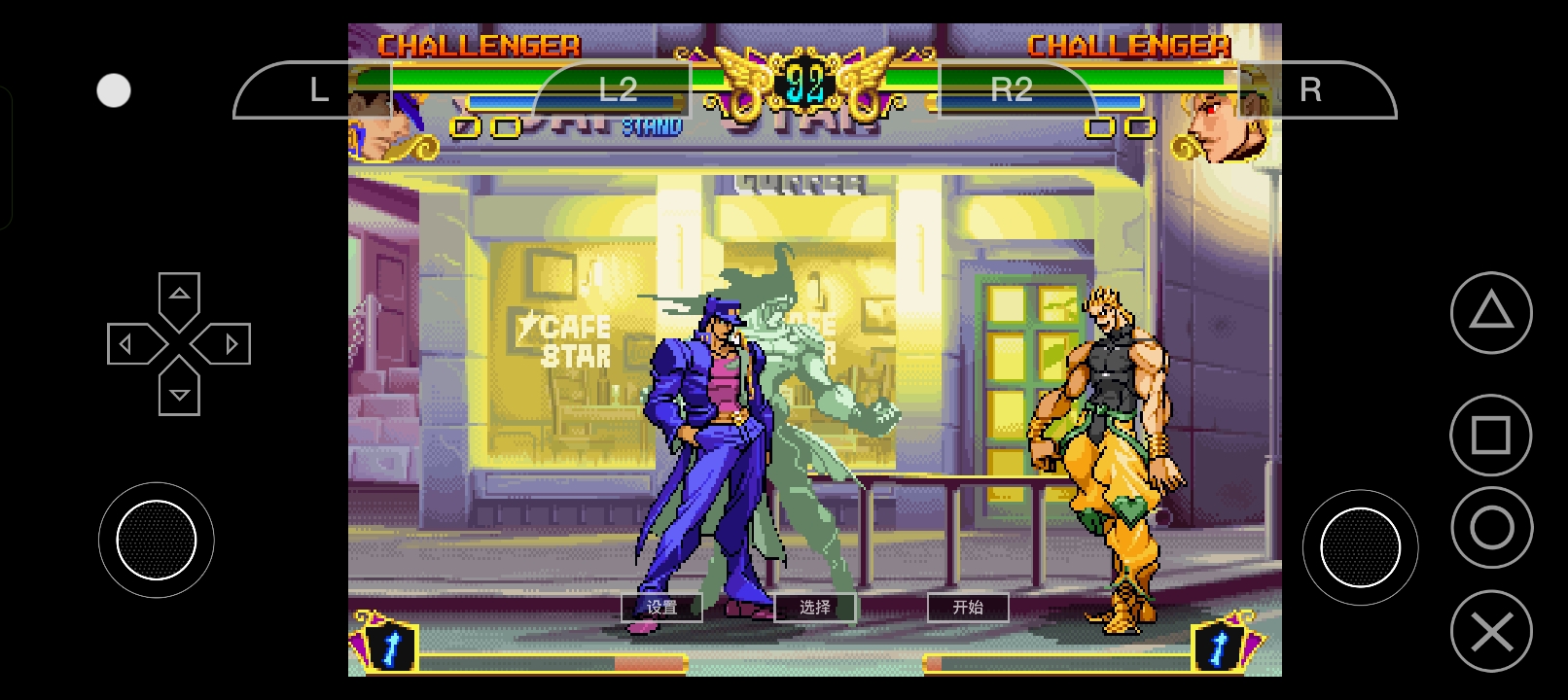Tap the R2 trigger button
The height and width of the screenshot is (700, 1568).
(x=1012, y=90)
